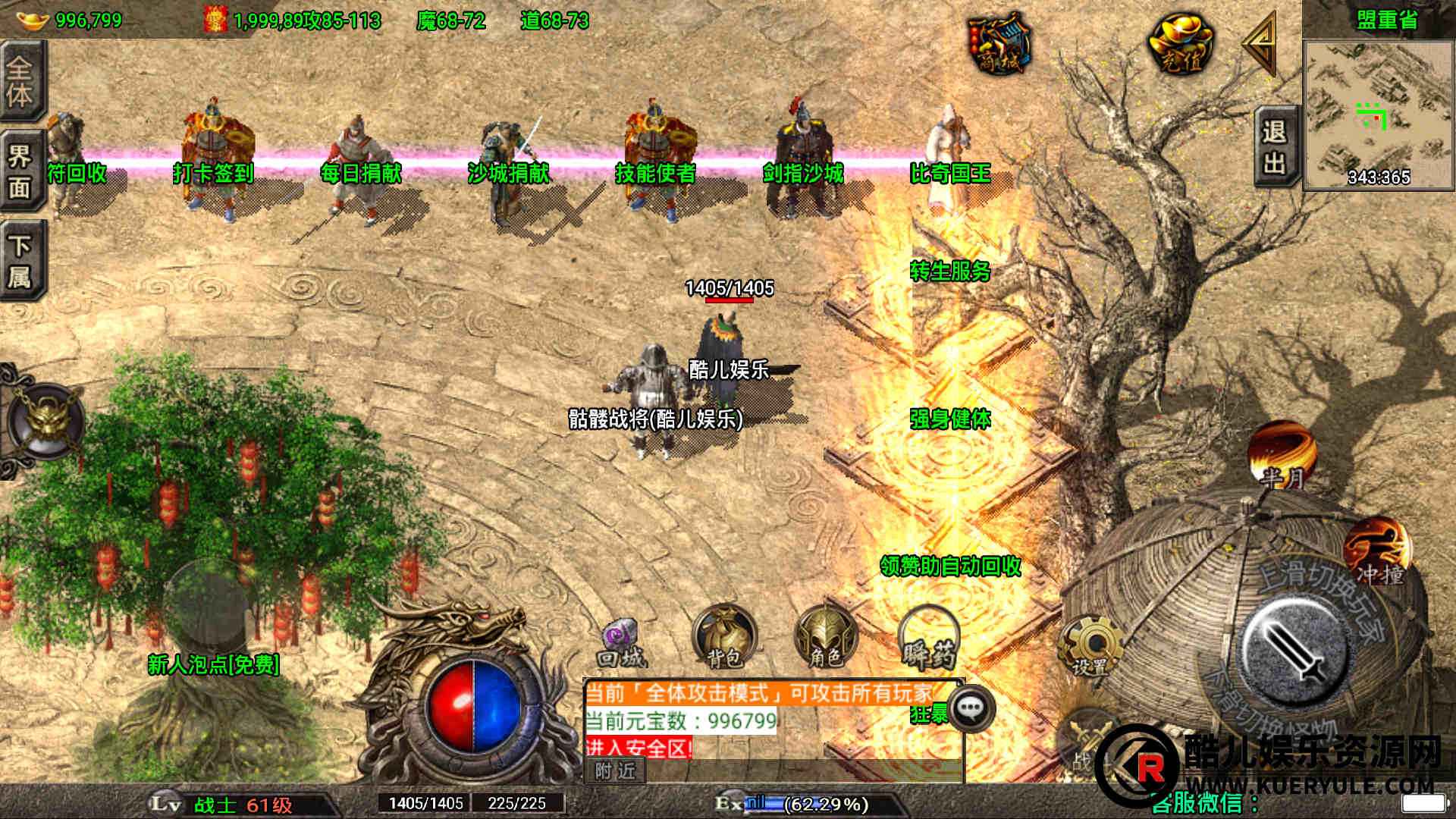
Task: Open the 商城 shop icon
Action: [999, 44]
